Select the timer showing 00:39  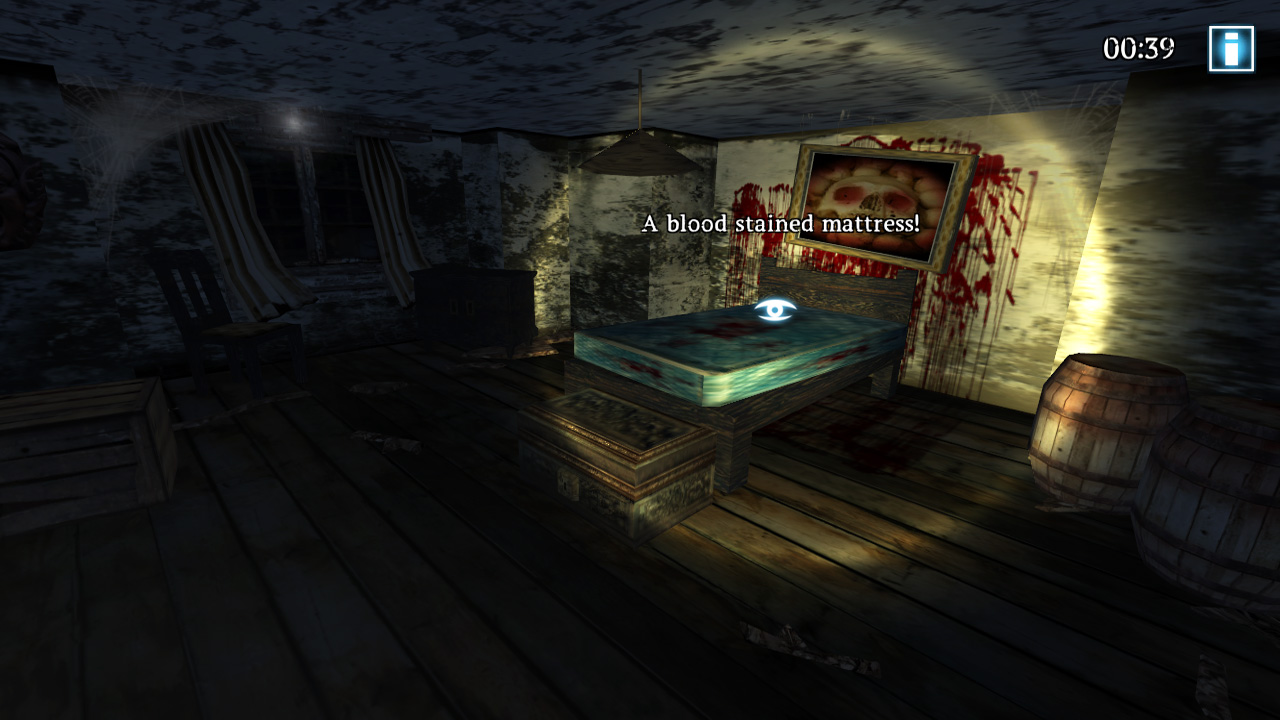(x=1138, y=46)
